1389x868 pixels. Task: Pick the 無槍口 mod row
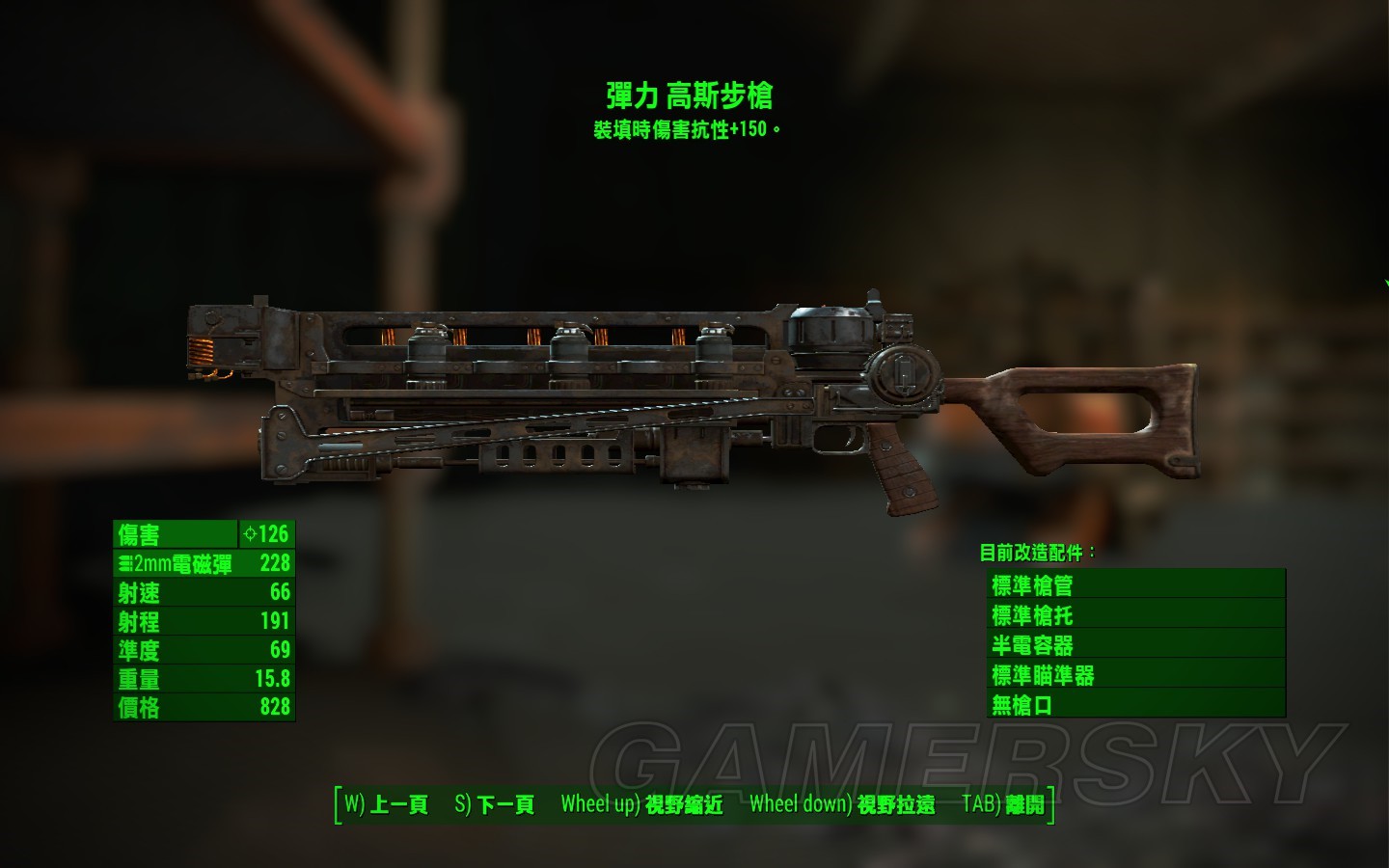click(1136, 704)
